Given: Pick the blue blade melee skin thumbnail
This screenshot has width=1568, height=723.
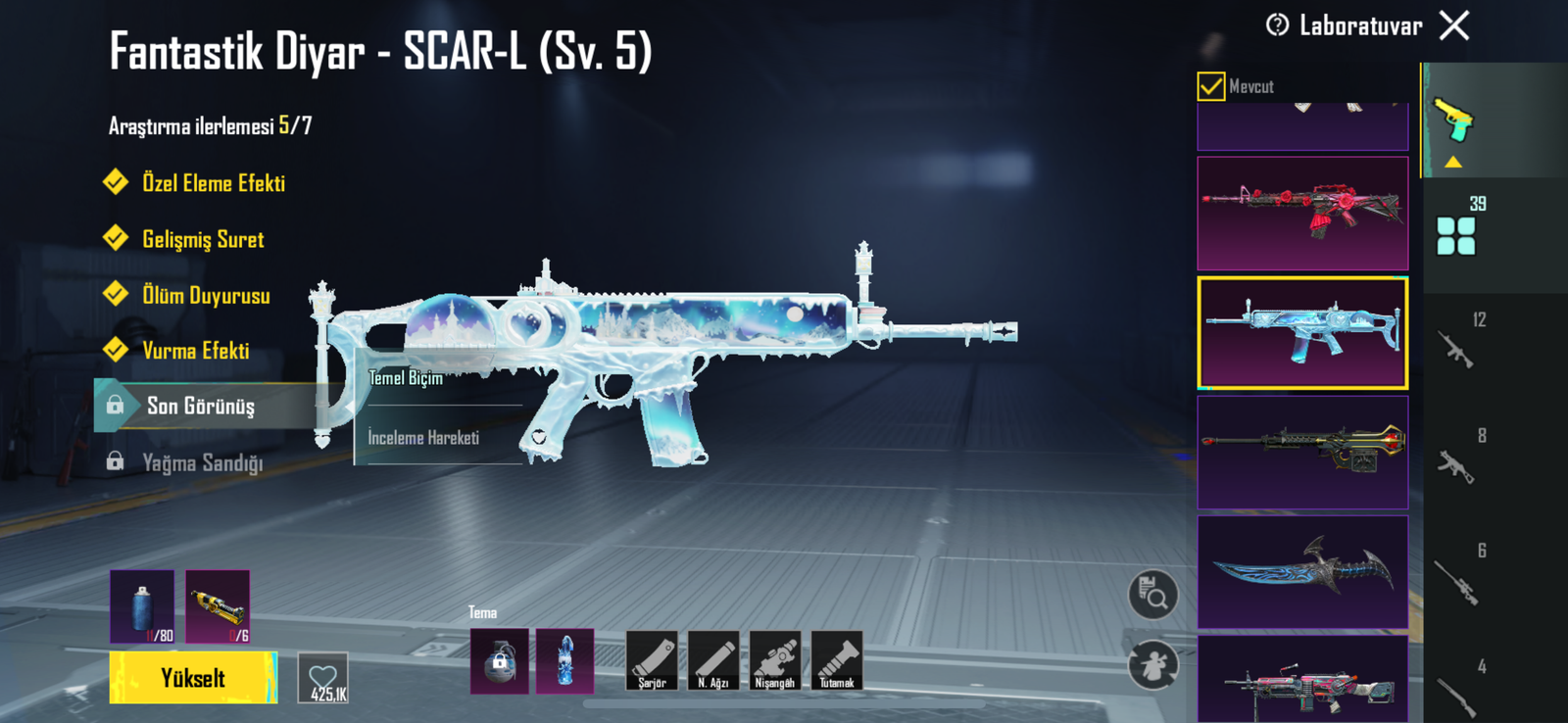Looking at the screenshot, I should coord(1302,572).
